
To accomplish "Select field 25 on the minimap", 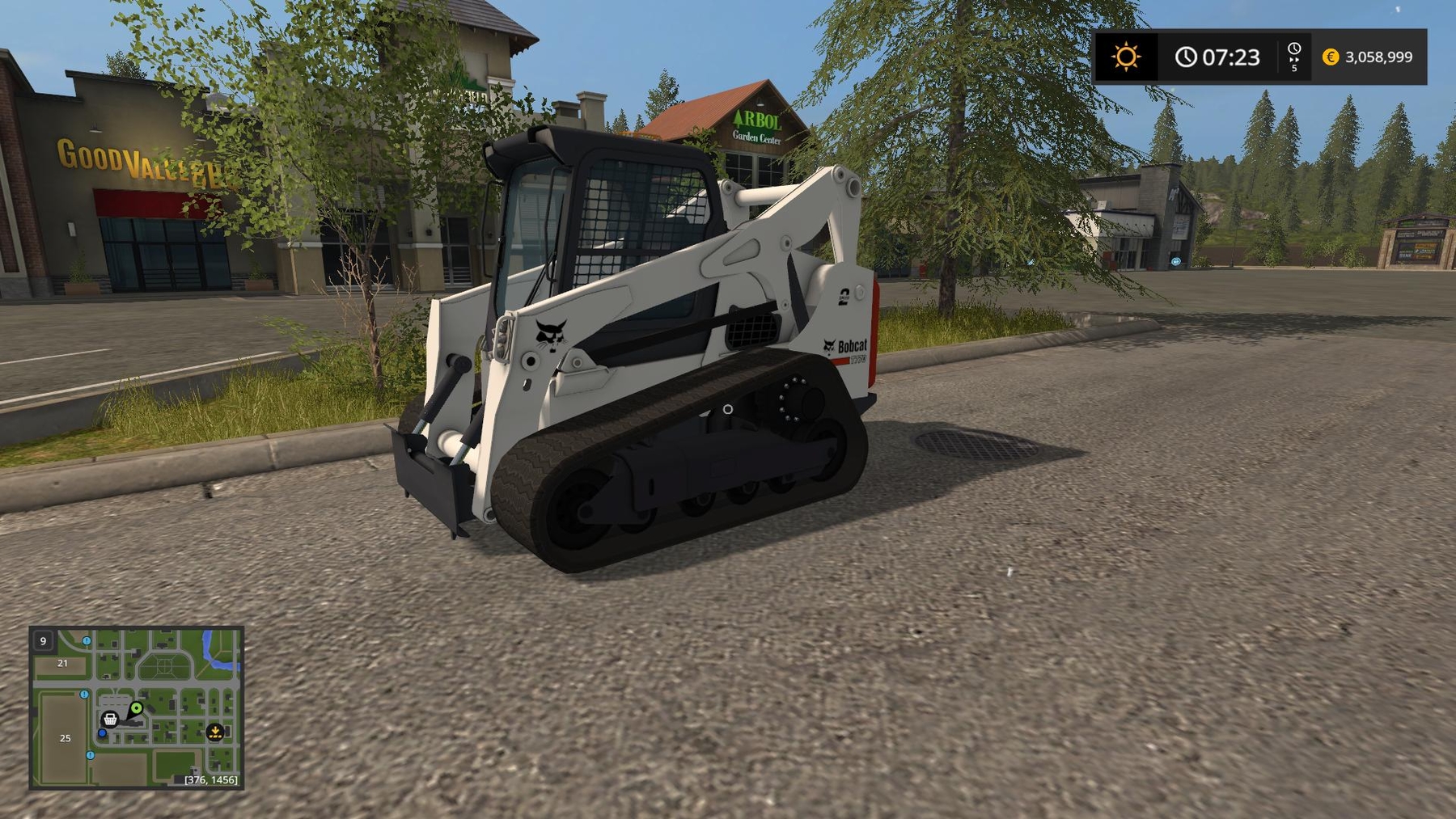I will pos(65,738).
